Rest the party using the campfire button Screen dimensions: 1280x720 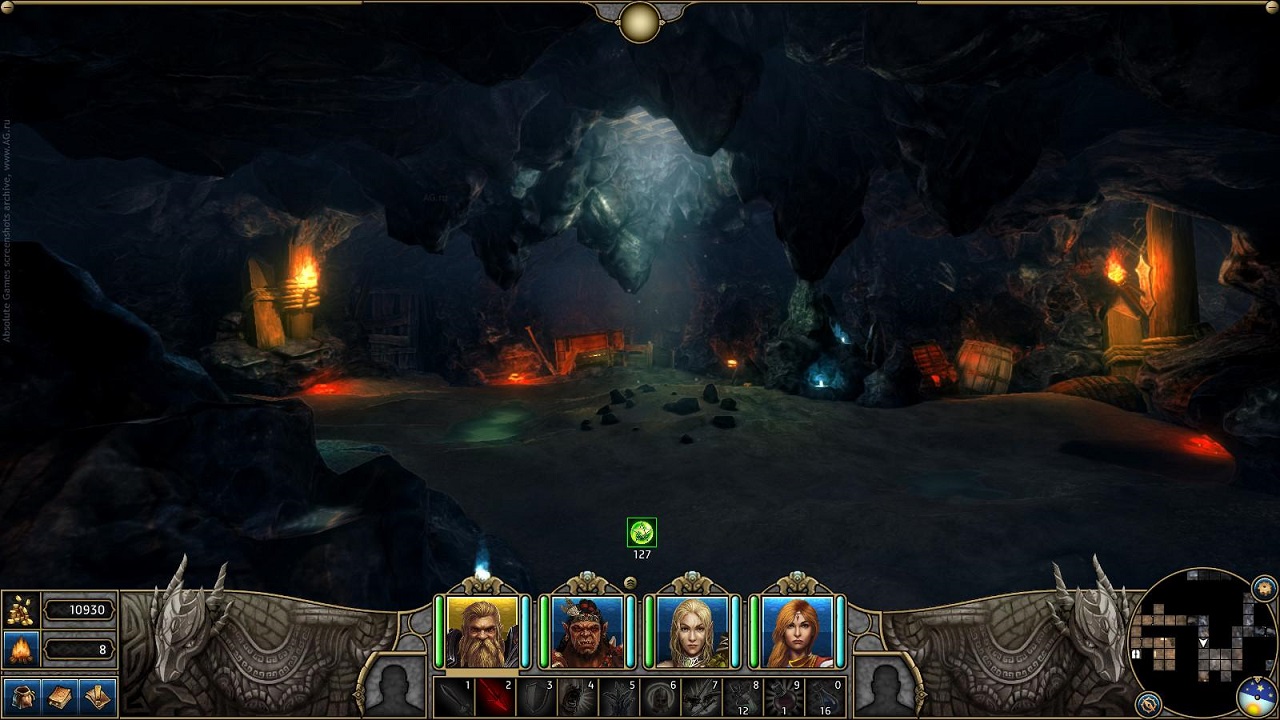[20, 650]
